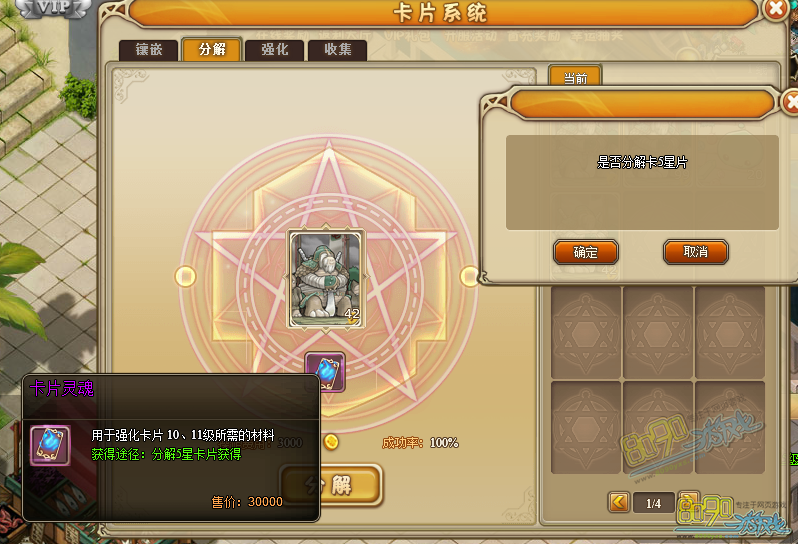The width and height of the screenshot is (798, 544).
Task: Close the 卡片系统 window
Action: pos(776,11)
